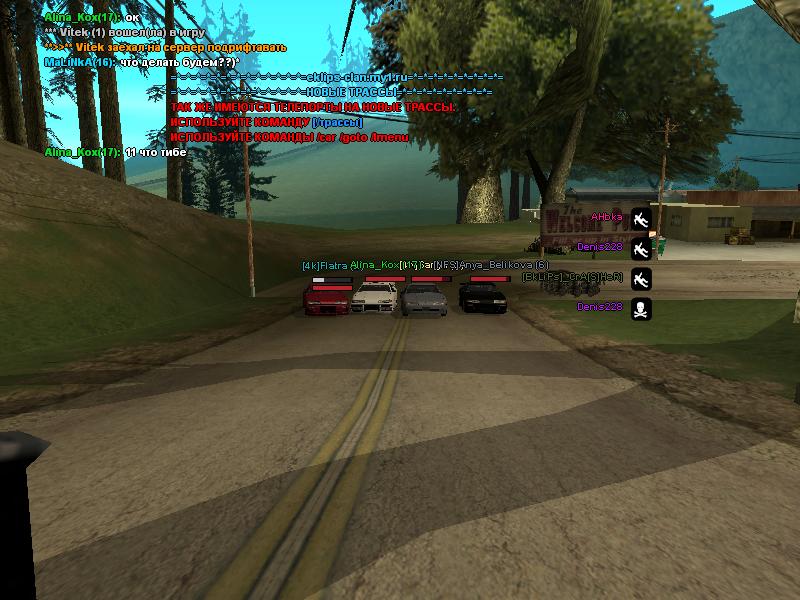Select the "11 что тибе" chat message
This screenshot has width=800, height=600.
coord(154,152)
